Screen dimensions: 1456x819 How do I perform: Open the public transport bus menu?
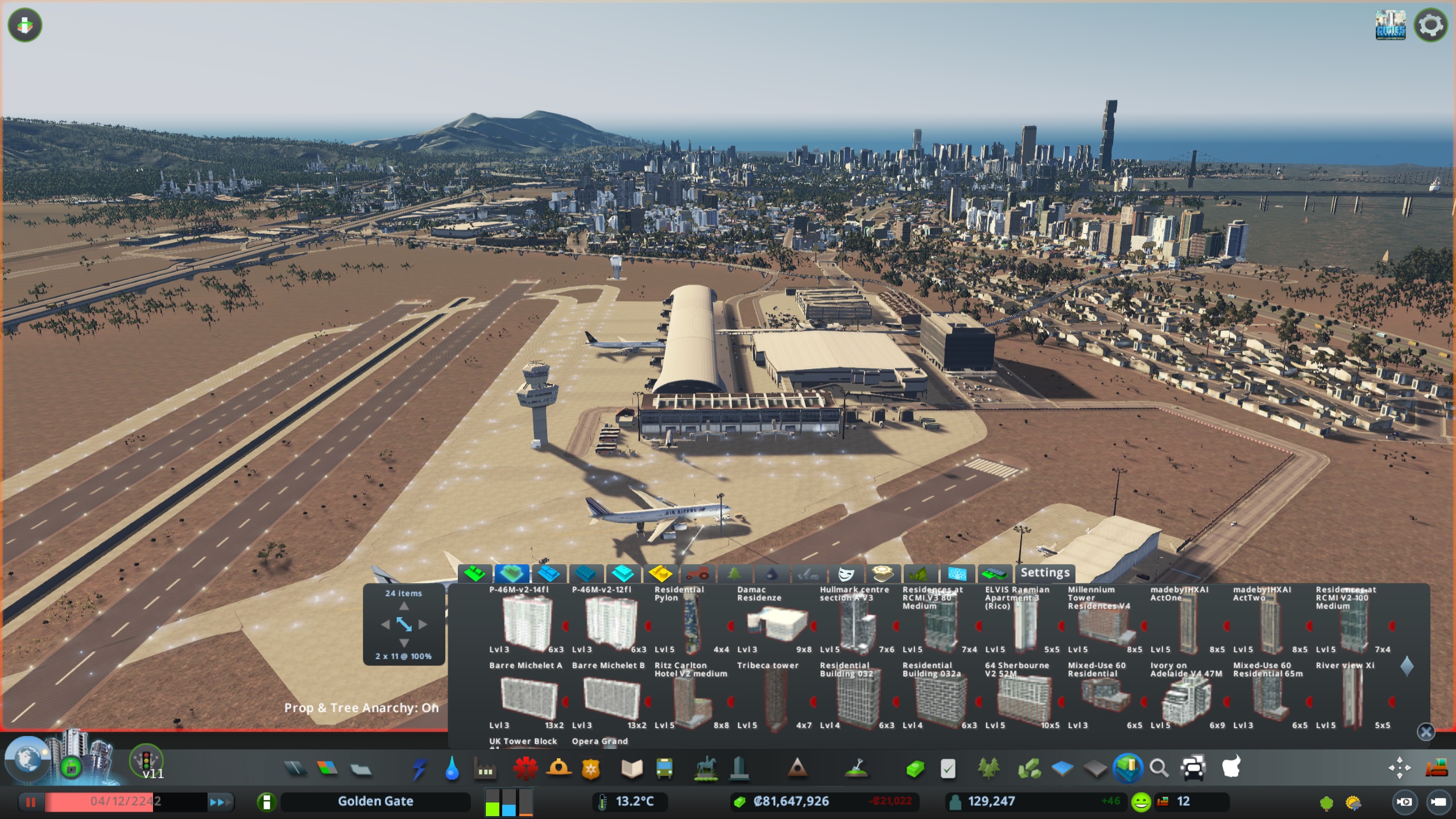pyautogui.click(x=664, y=769)
